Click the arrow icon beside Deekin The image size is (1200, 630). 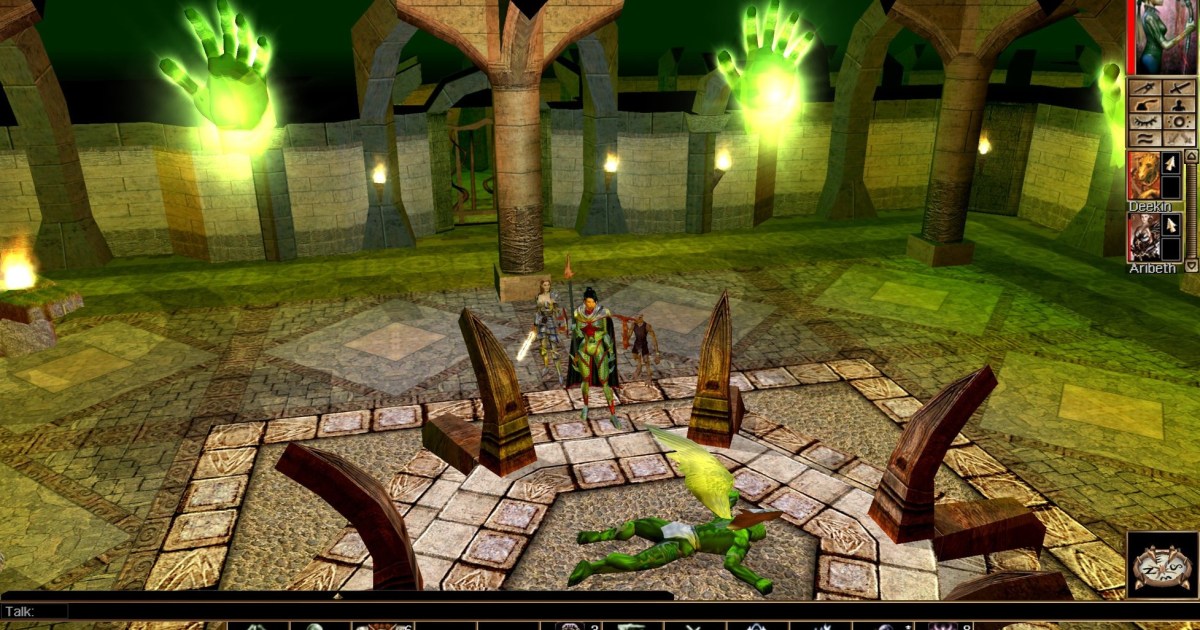[x=1171, y=163]
